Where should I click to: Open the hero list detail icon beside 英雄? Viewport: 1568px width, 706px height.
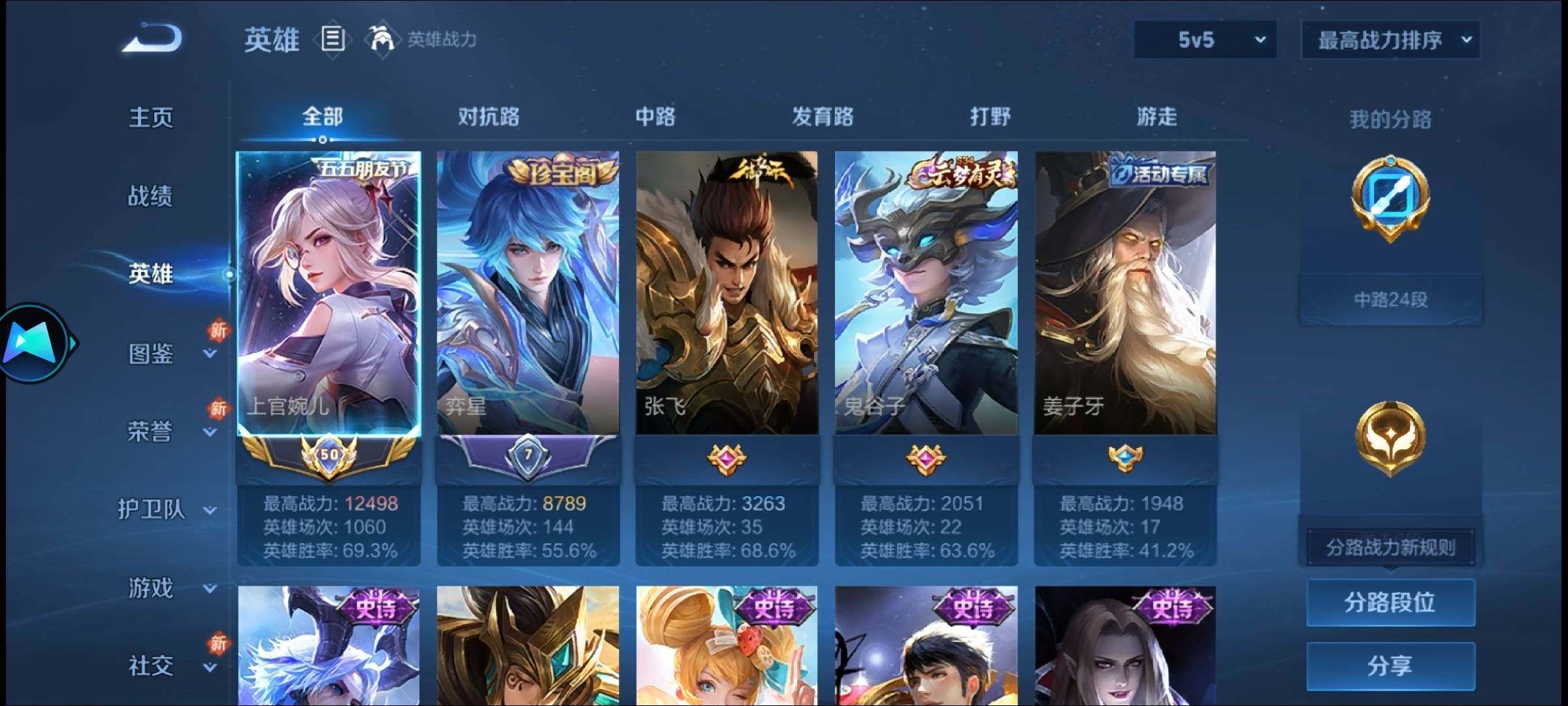click(332, 39)
